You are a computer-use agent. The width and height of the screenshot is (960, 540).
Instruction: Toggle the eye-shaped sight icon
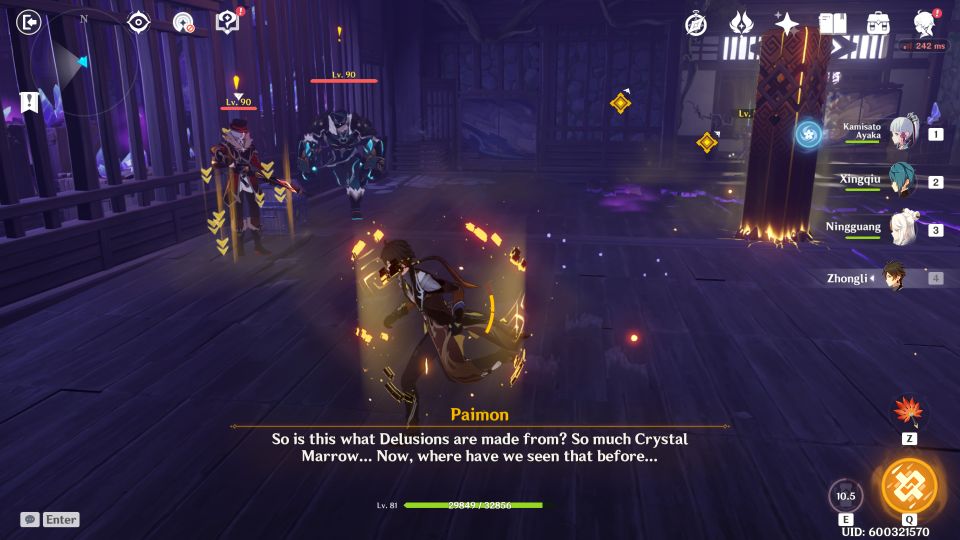(x=138, y=22)
